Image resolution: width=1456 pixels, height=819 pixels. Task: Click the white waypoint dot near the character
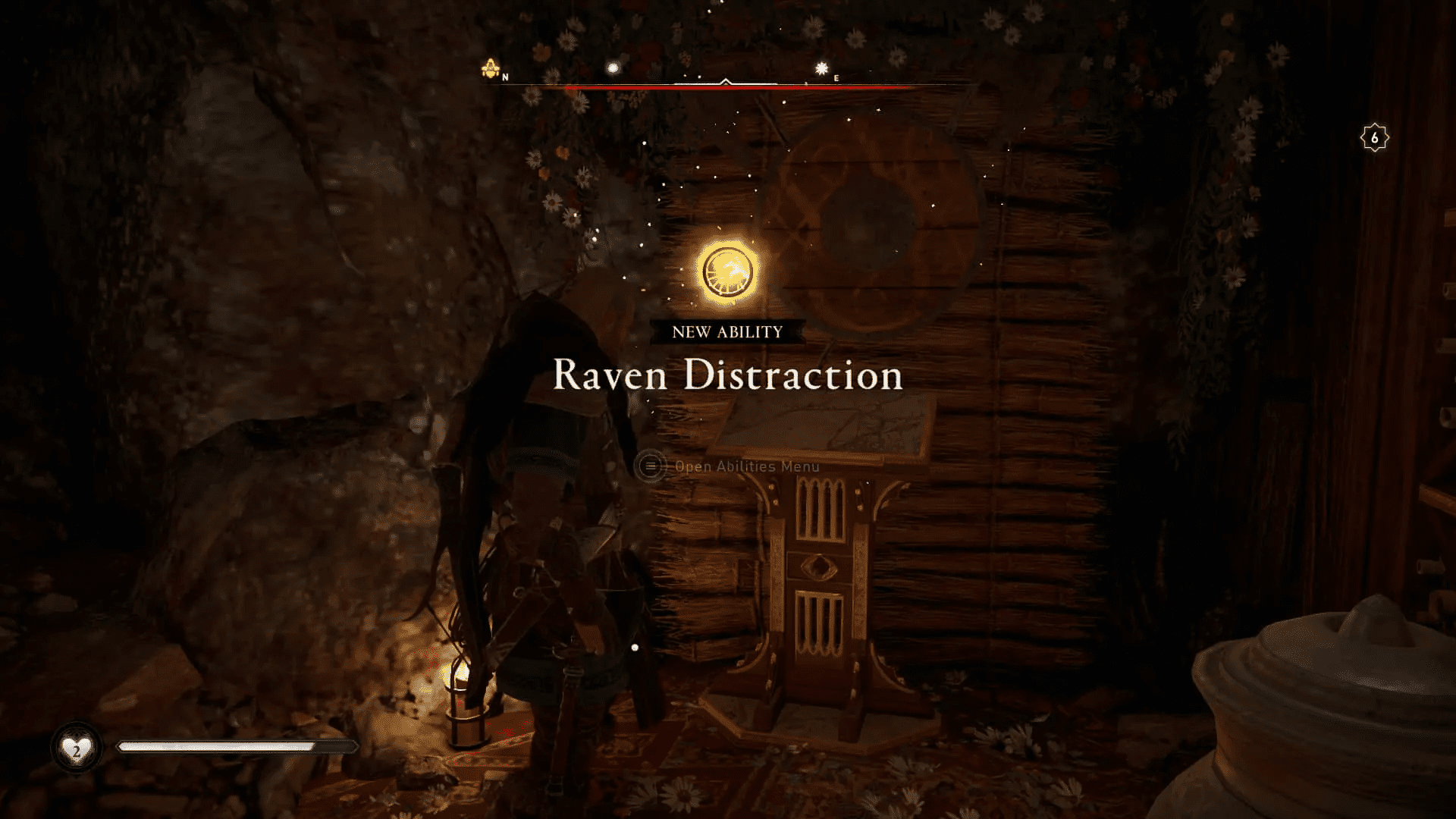coord(635,647)
